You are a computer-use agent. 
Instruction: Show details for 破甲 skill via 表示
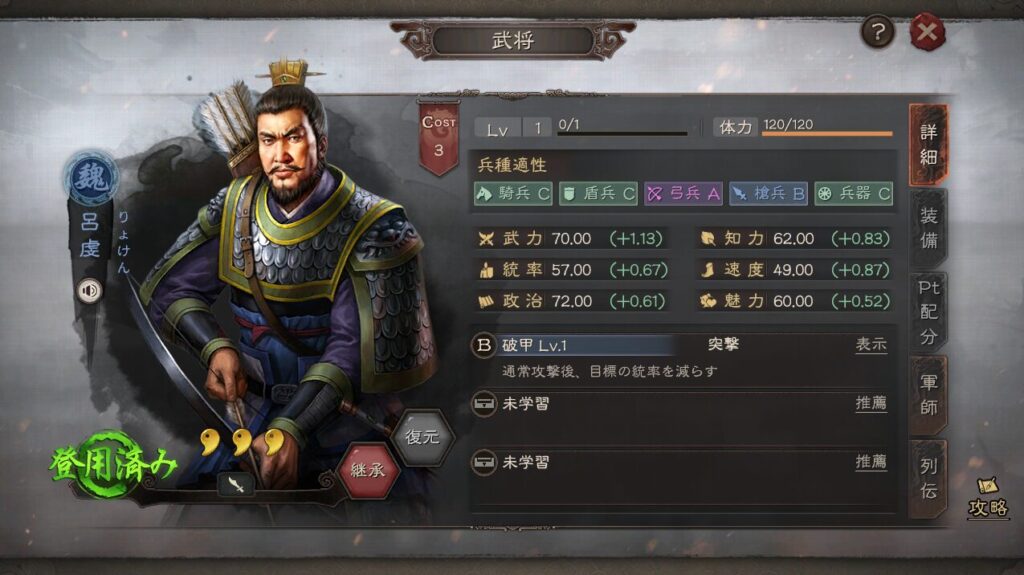pos(870,345)
